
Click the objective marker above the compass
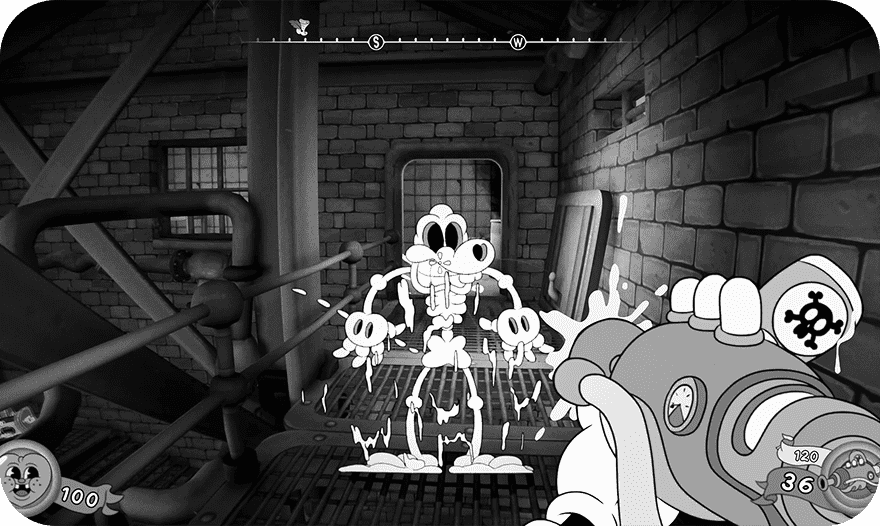pos(297,25)
